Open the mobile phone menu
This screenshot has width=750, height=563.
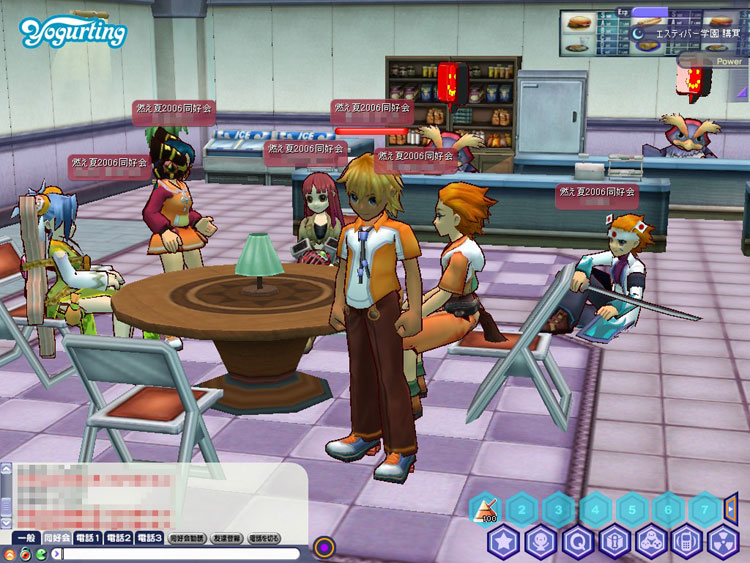686,542
